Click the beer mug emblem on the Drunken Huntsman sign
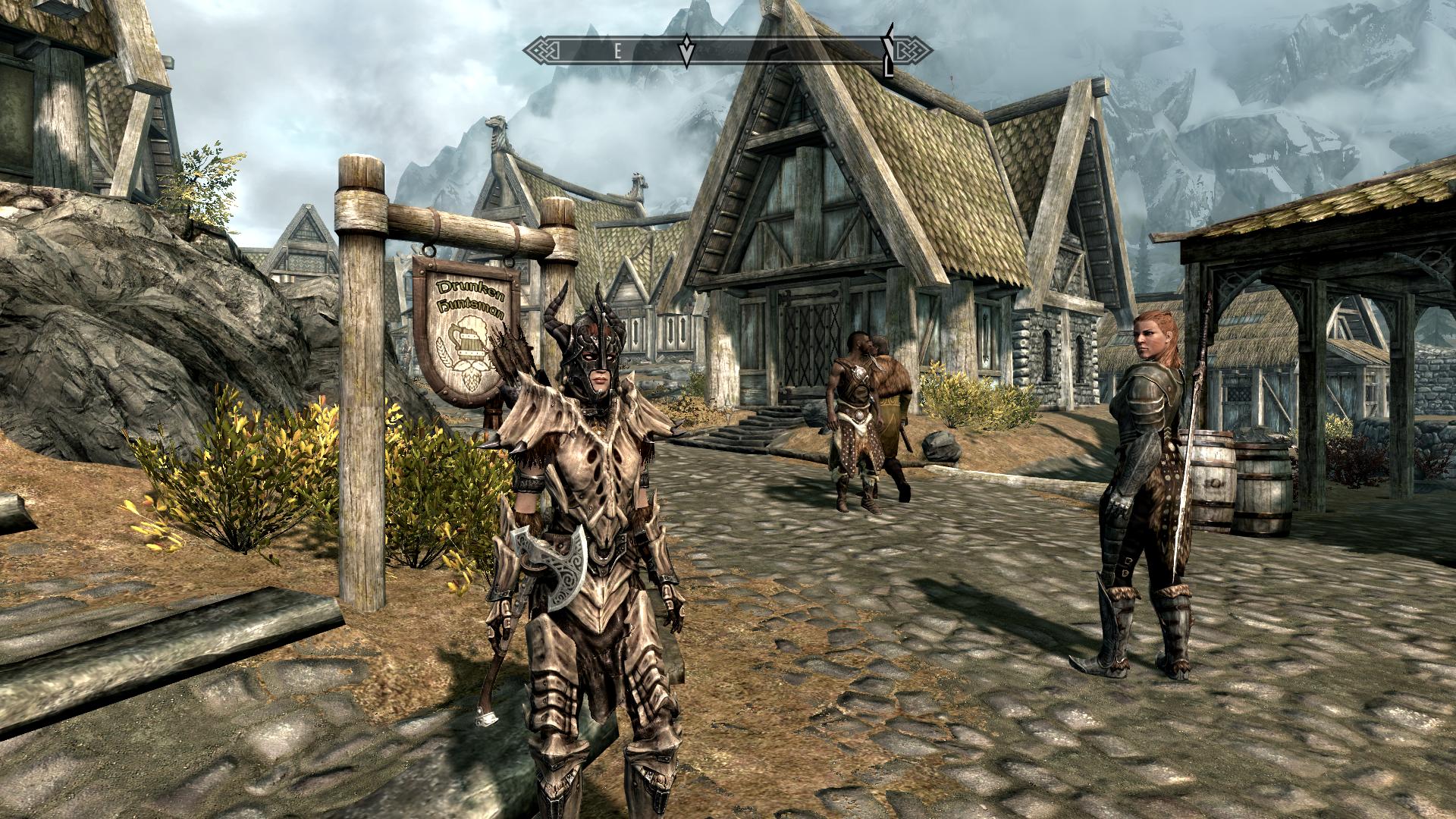 coord(469,345)
